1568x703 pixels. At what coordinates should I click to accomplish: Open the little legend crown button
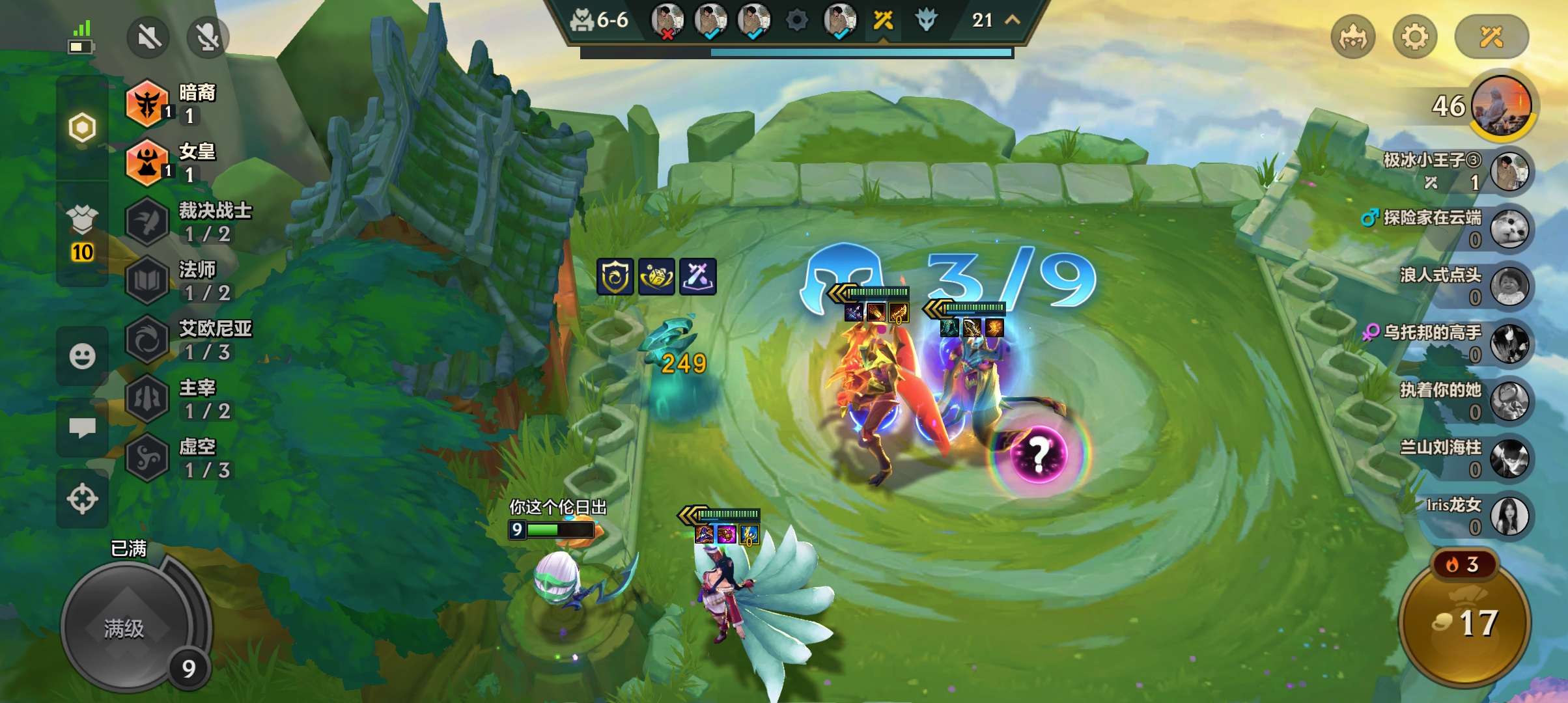1353,37
